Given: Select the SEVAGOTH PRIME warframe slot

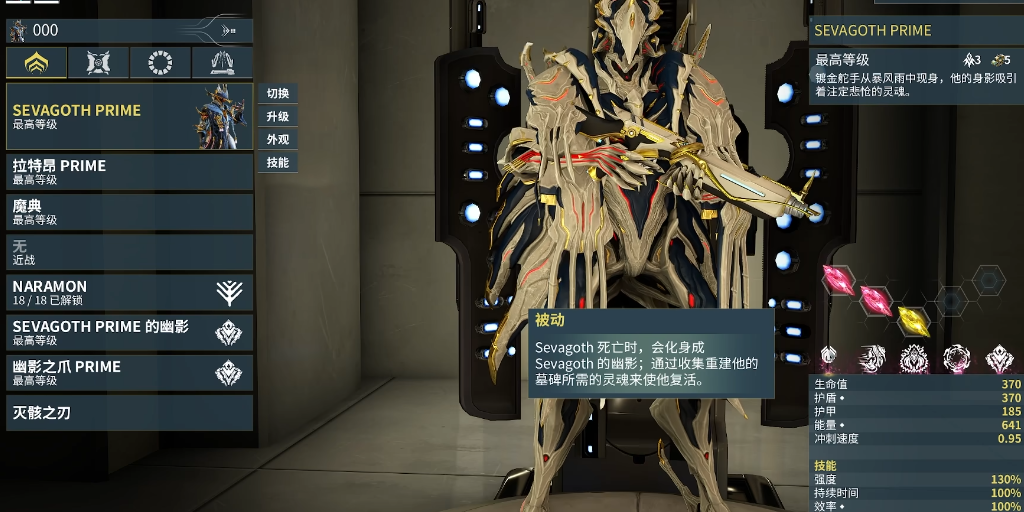Looking at the screenshot, I should [129, 117].
